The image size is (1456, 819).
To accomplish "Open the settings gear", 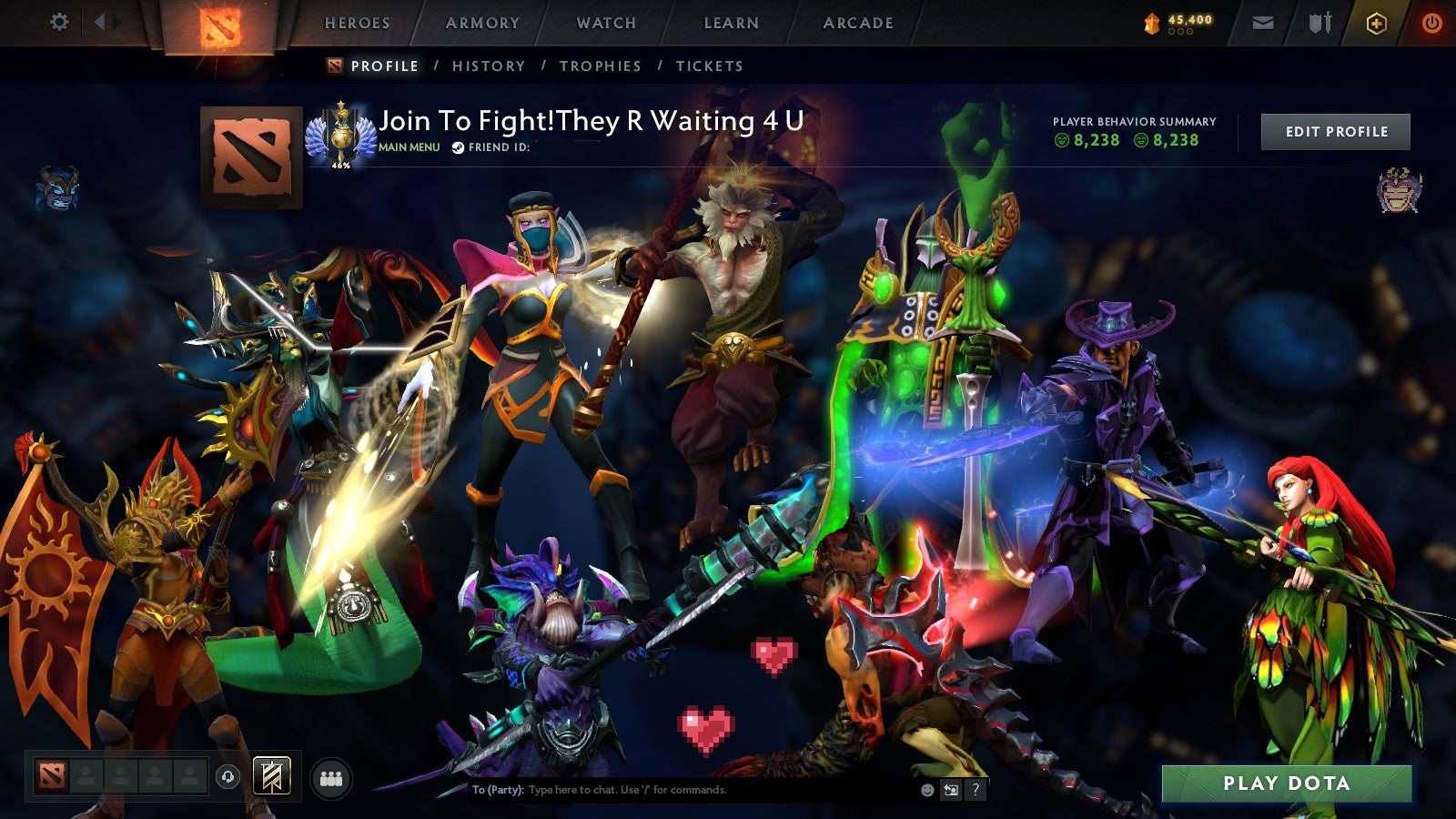I will tap(60, 22).
